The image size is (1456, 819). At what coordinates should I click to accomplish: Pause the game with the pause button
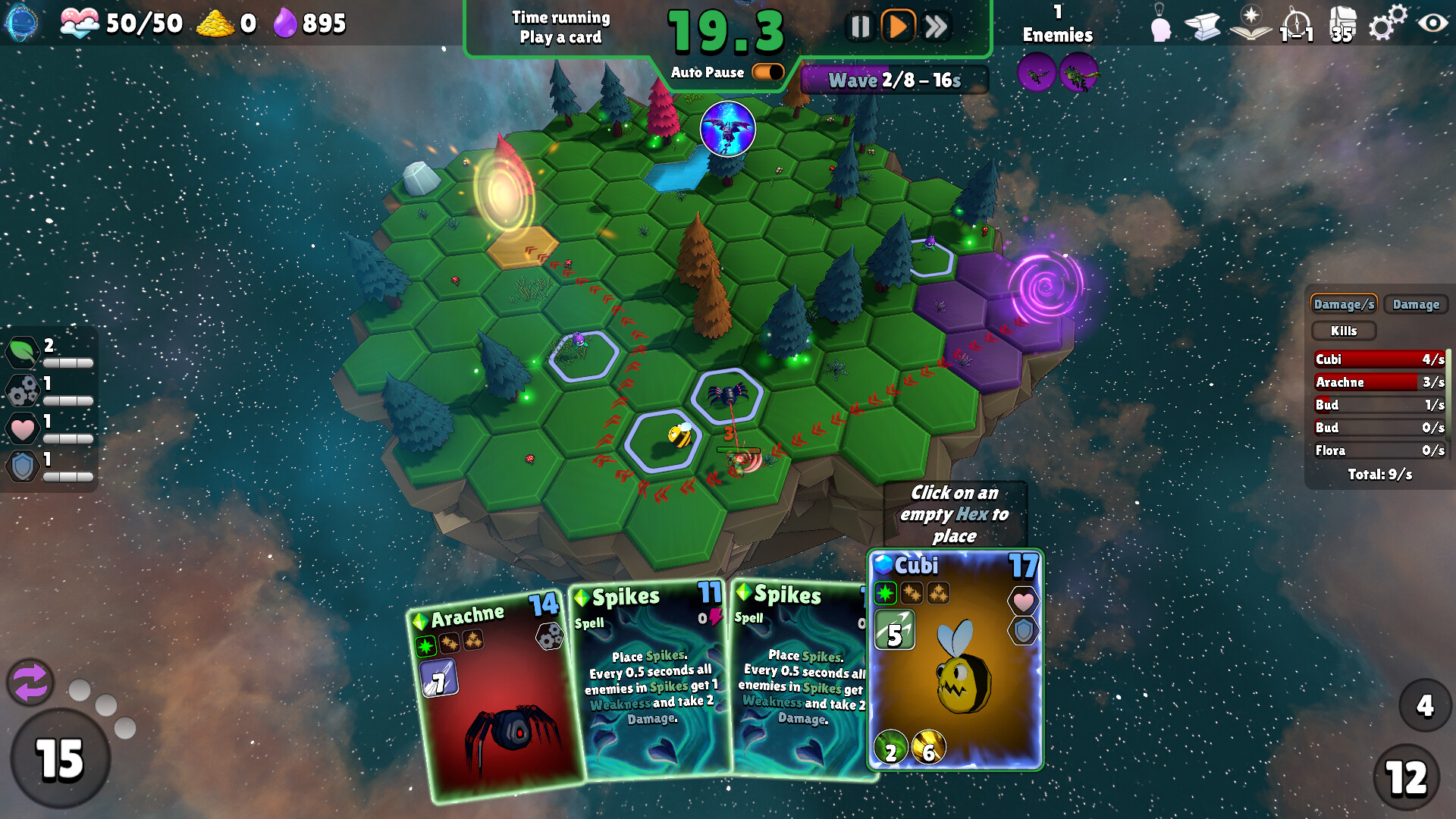pyautogui.click(x=859, y=25)
